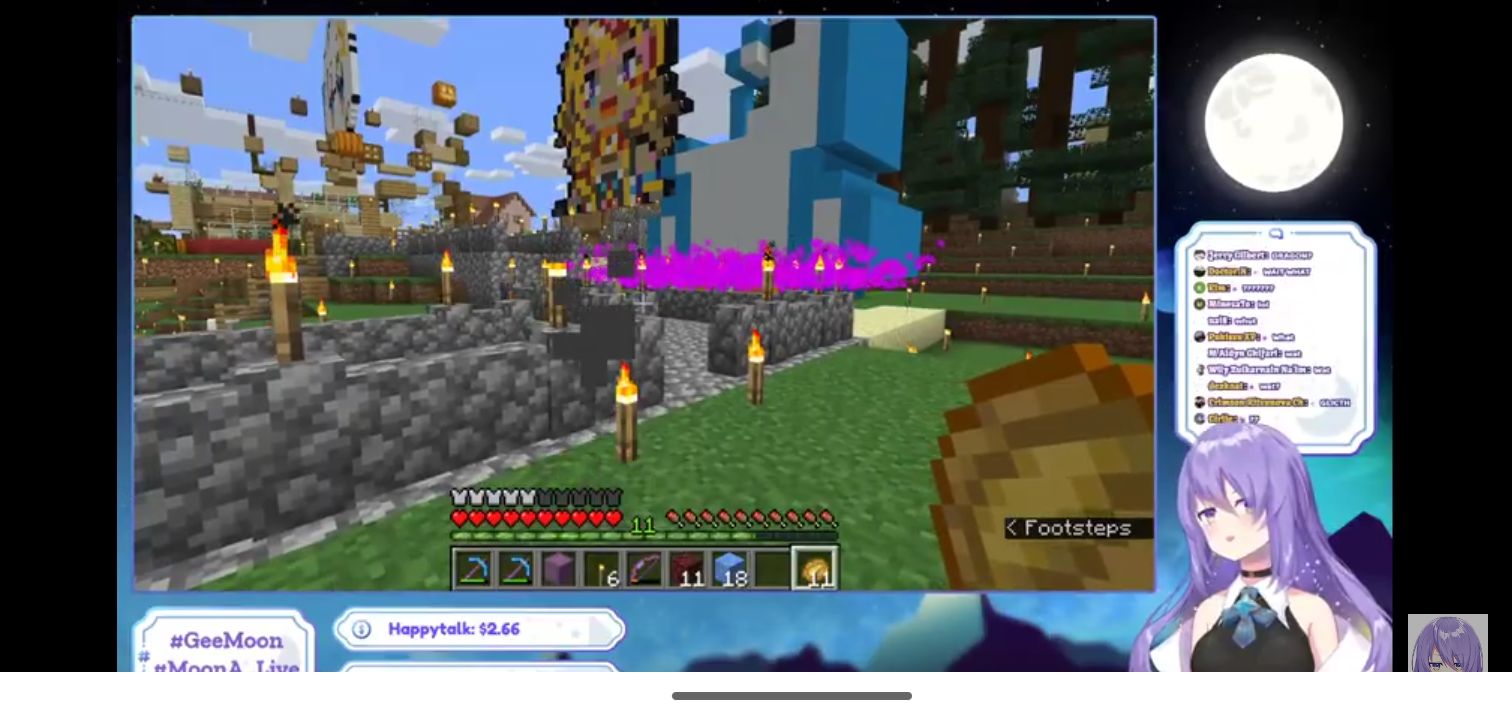Click the full moon graphic

pos(1274,118)
